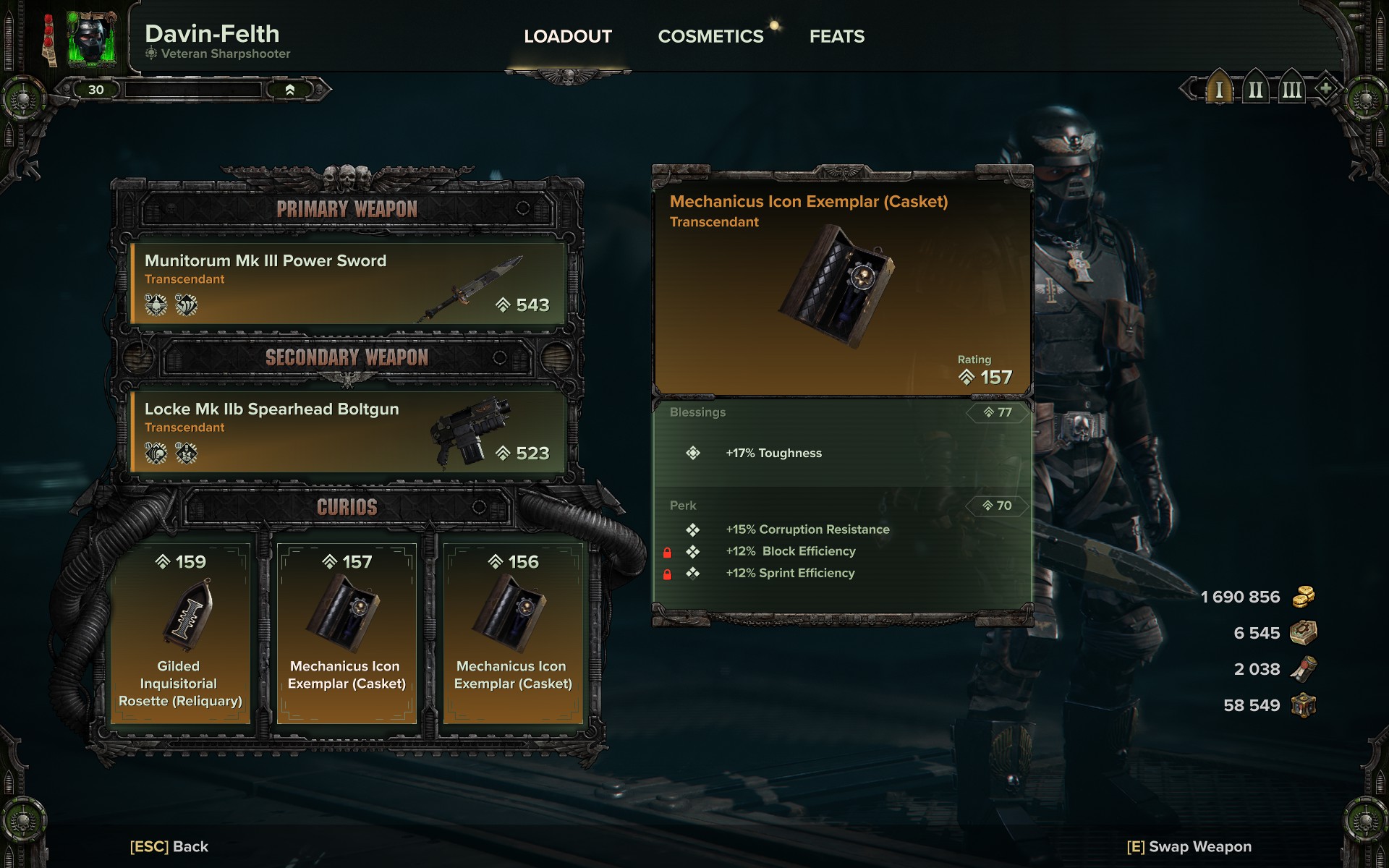Click the Swap Weapon button

point(1189,846)
